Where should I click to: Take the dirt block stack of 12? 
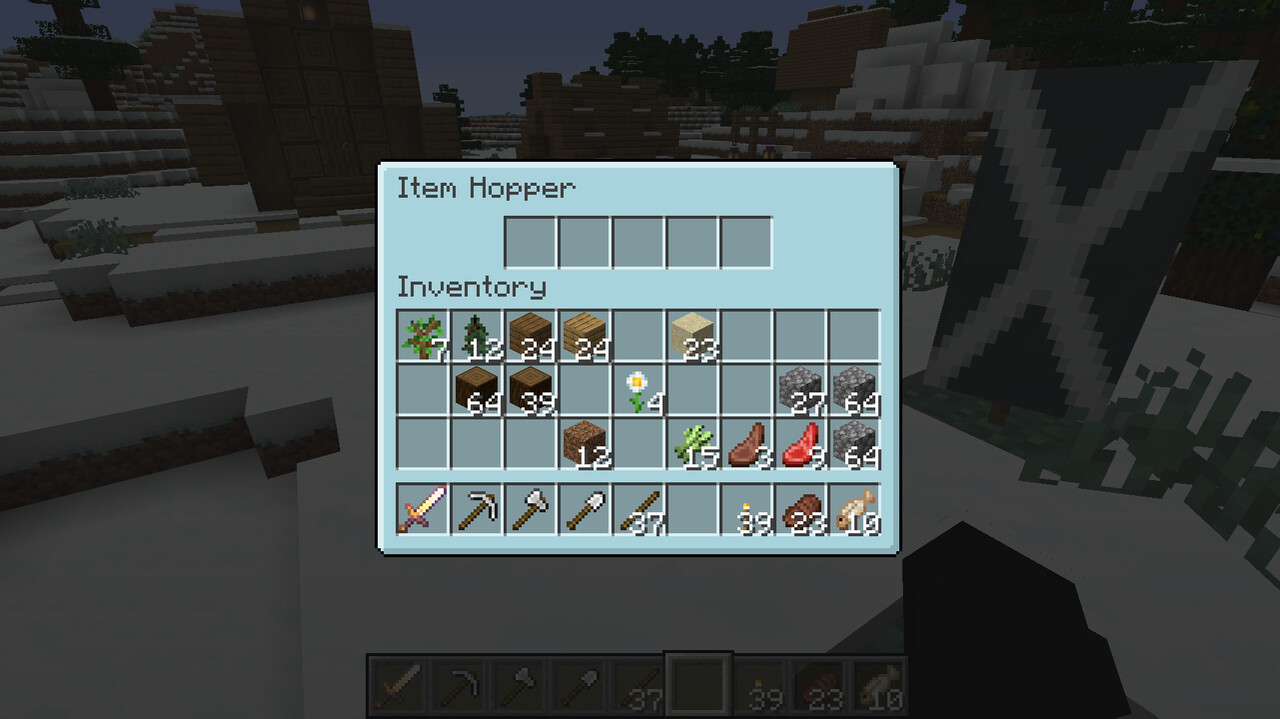[x=584, y=444]
